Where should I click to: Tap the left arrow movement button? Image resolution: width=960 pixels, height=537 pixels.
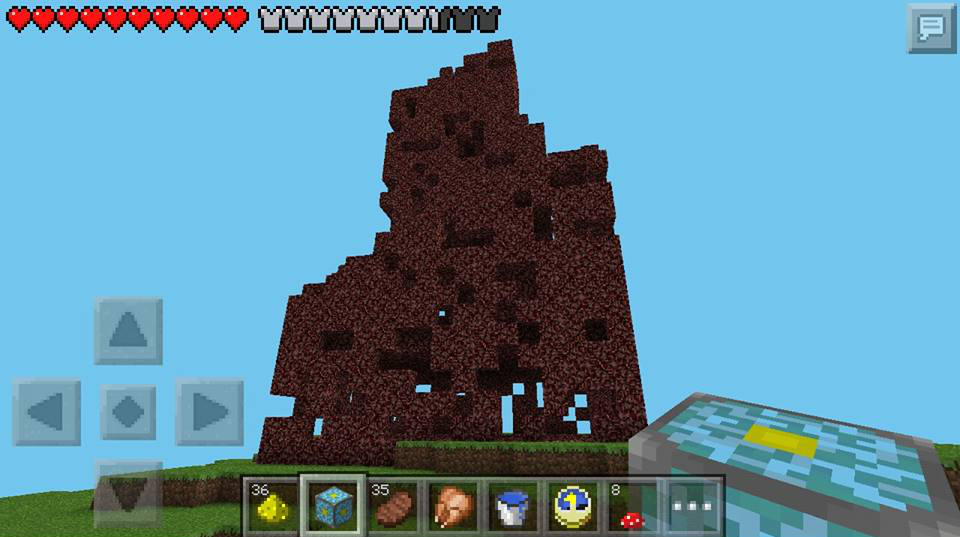tap(47, 411)
